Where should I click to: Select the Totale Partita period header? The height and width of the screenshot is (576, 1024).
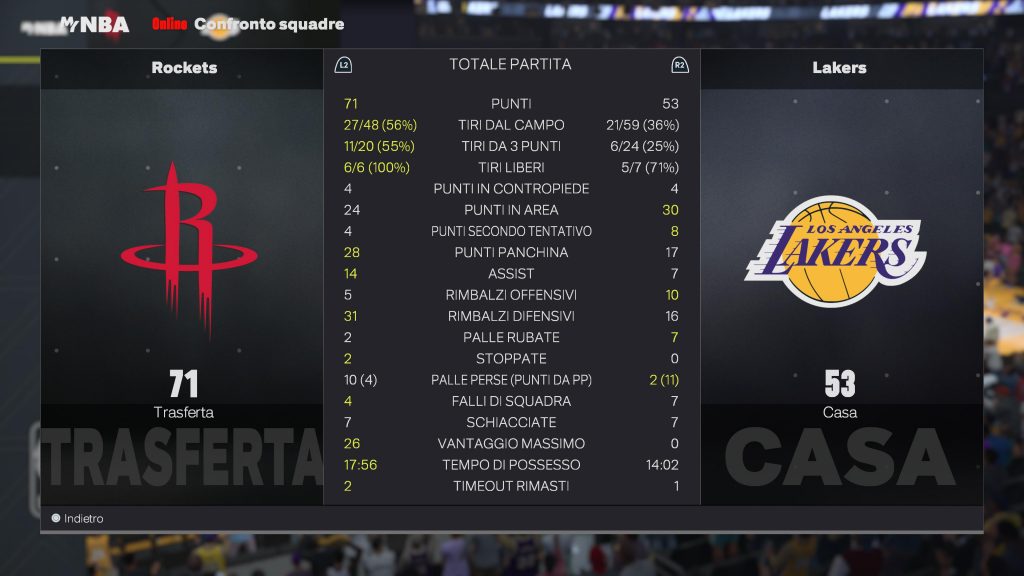click(x=510, y=64)
